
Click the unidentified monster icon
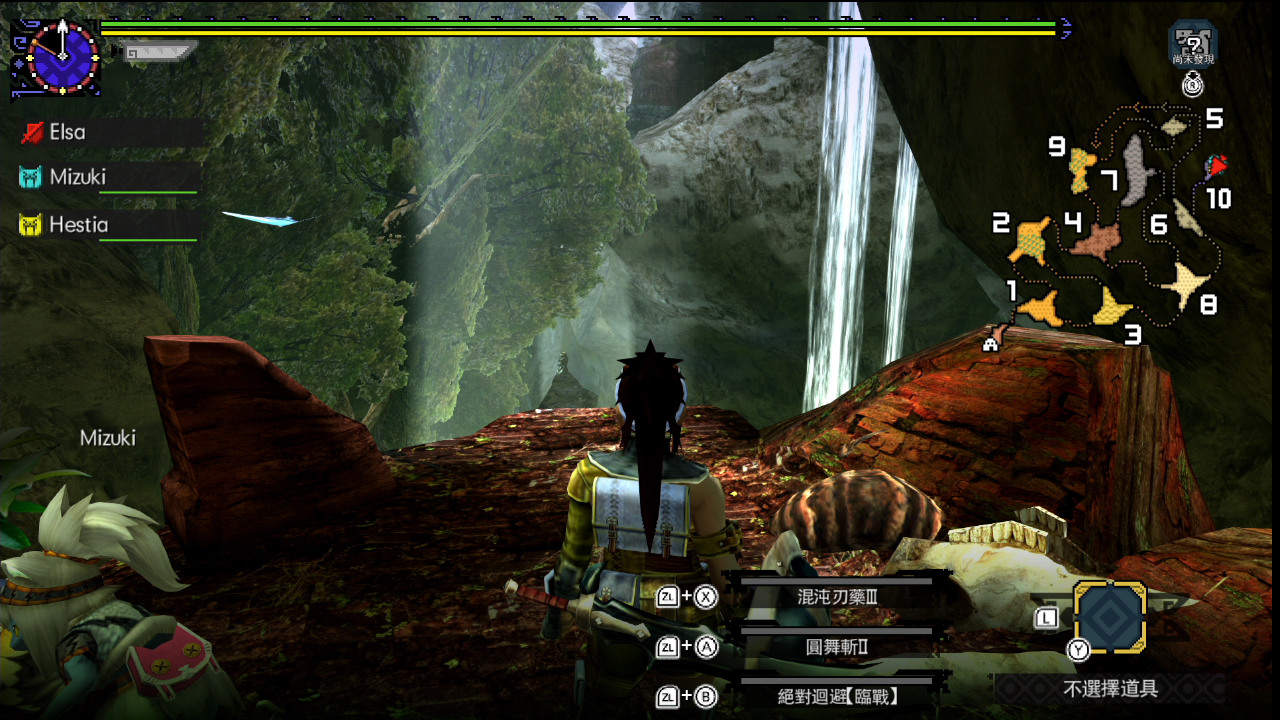pyautogui.click(x=1192, y=44)
